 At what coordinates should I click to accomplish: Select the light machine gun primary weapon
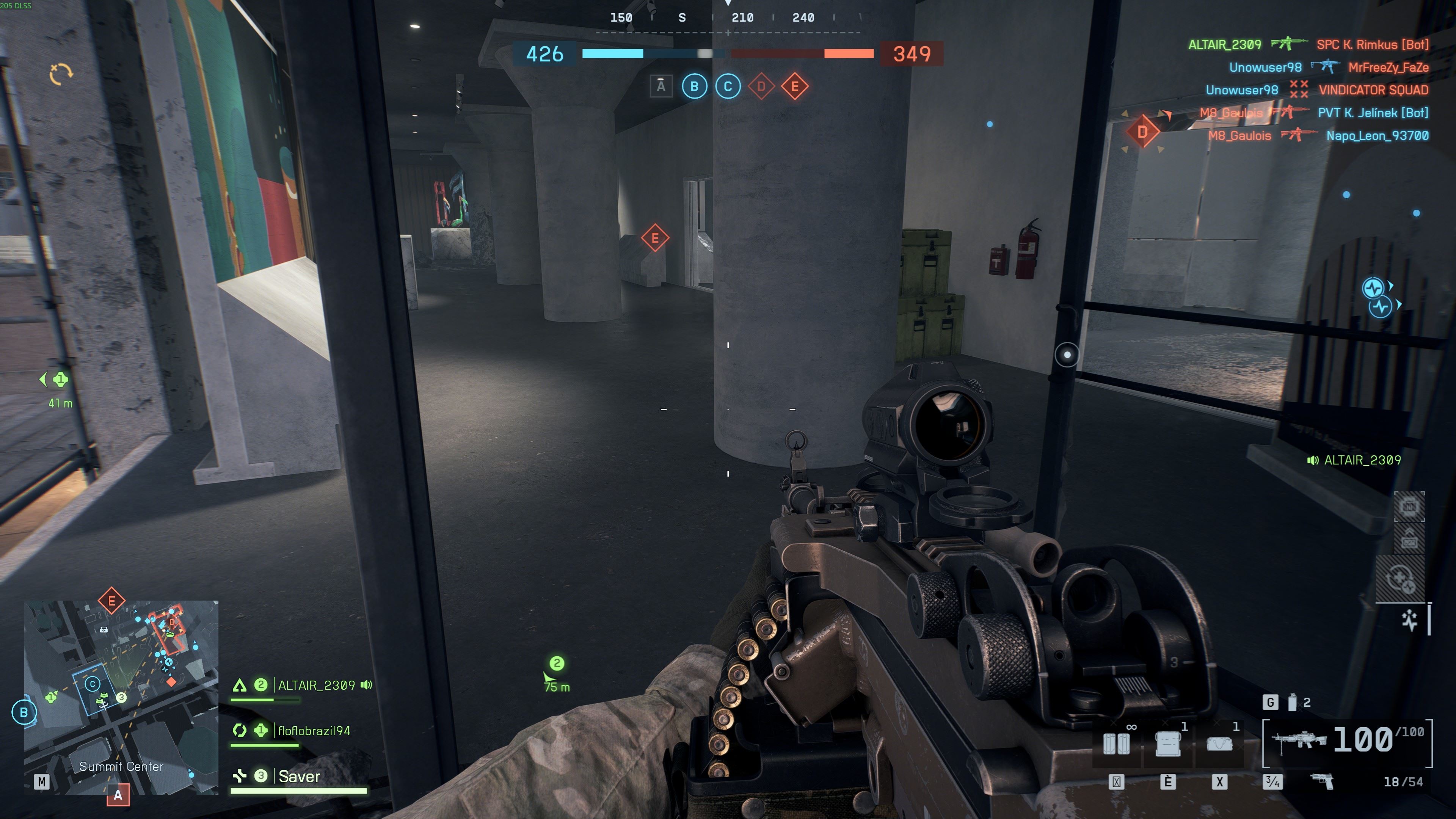[1298, 739]
